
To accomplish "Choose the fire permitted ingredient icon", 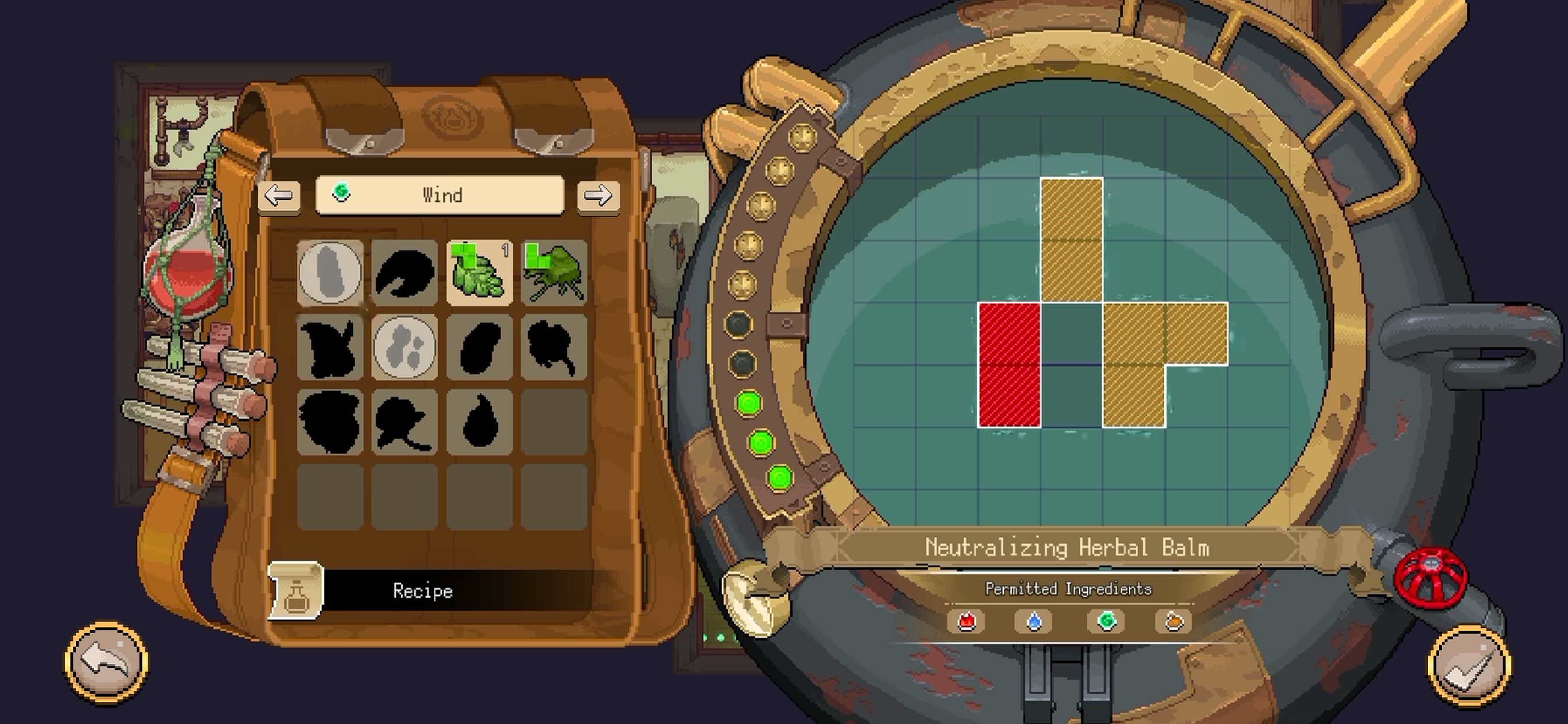I will pyautogui.click(x=967, y=622).
